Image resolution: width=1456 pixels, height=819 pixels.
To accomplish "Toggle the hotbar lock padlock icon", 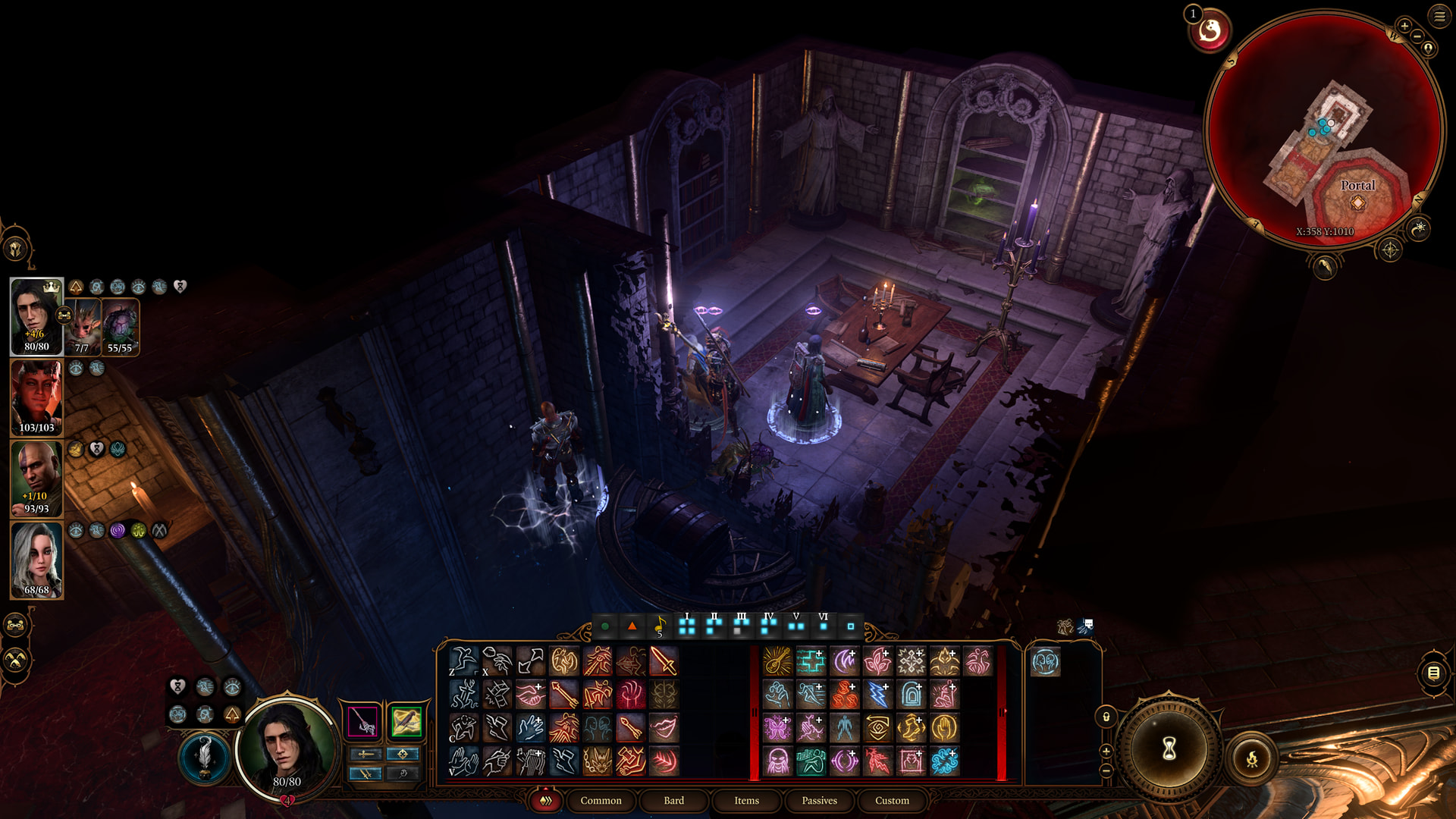I will pos(1106,717).
